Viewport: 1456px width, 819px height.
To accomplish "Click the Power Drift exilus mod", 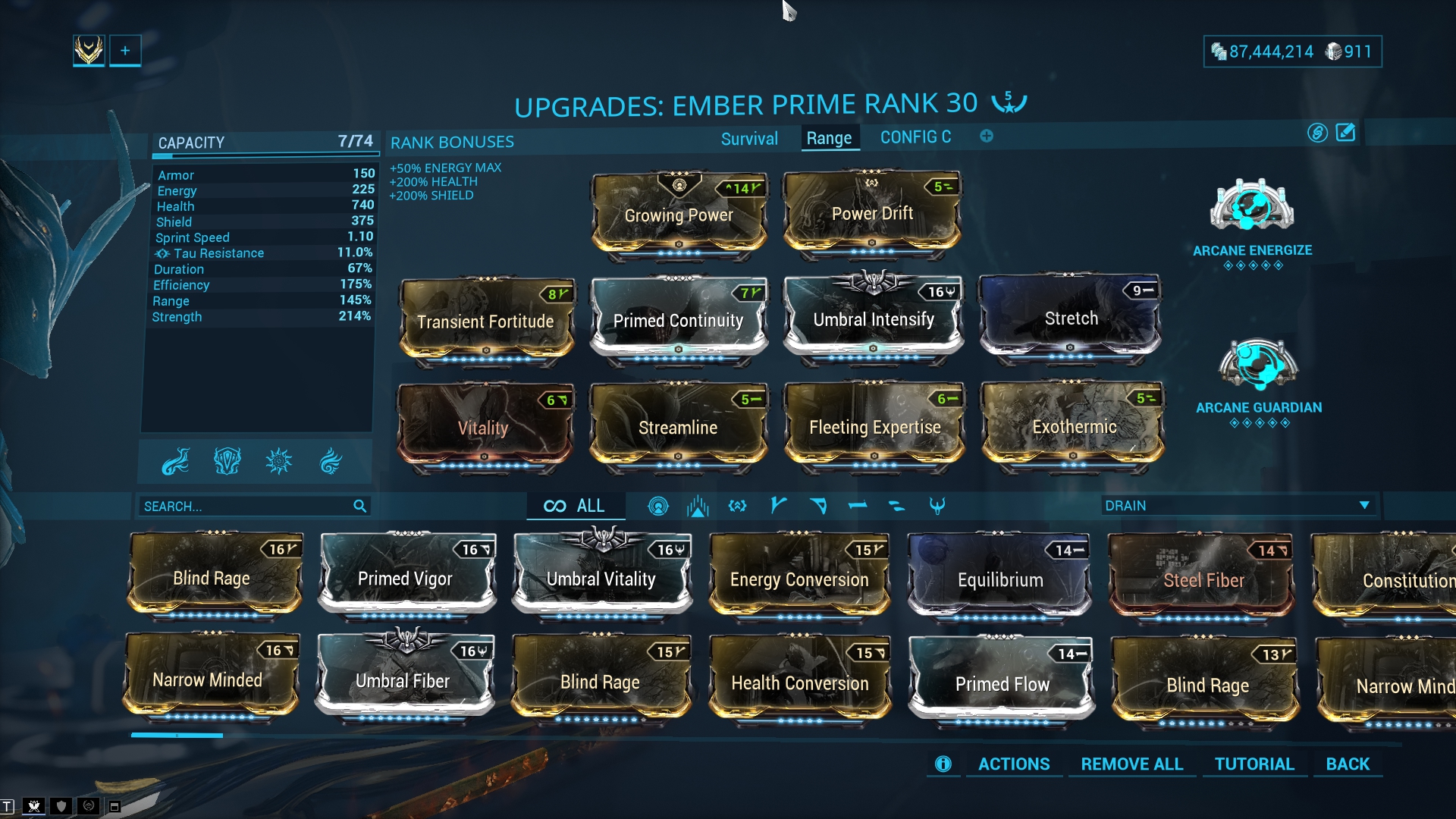I will coord(872,214).
